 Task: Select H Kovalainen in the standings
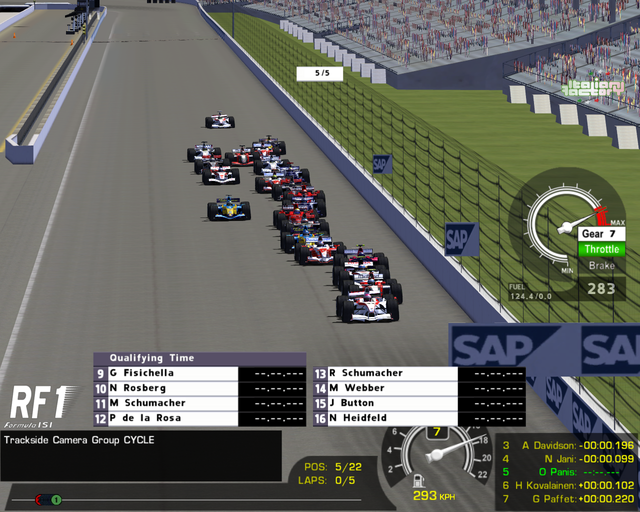567,485
